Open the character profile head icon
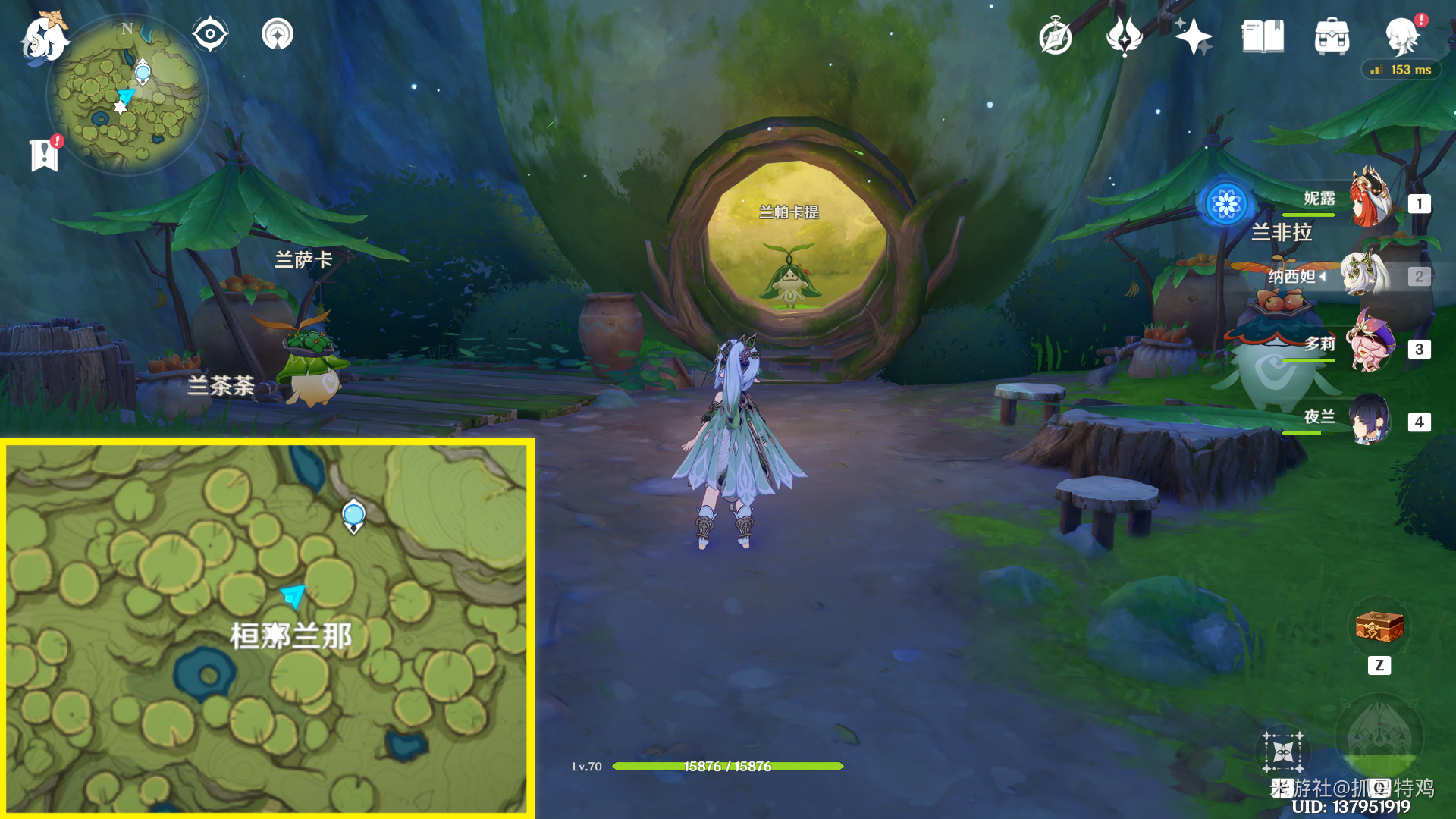Viewport: 1456px width, 819px height. (1402, 36)
